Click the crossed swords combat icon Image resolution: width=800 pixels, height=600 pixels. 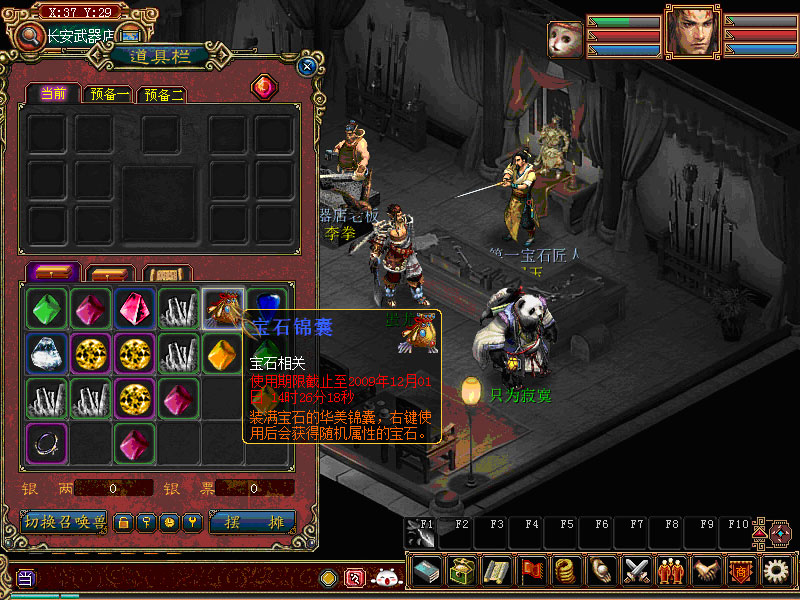(x=637, y=571)
